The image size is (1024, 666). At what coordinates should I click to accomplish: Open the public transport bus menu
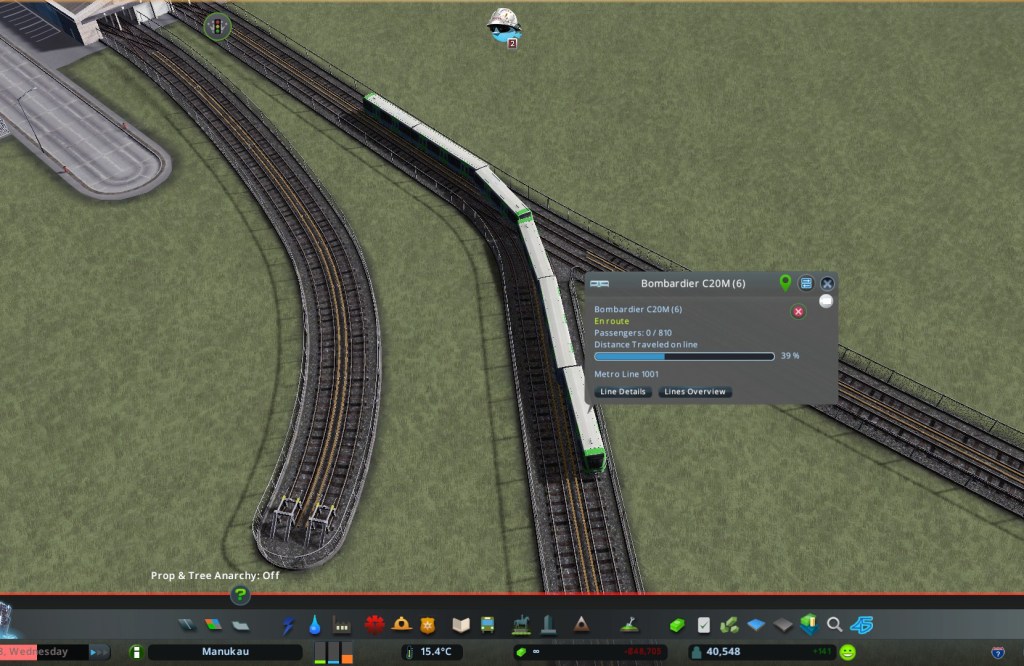[487, 625]
